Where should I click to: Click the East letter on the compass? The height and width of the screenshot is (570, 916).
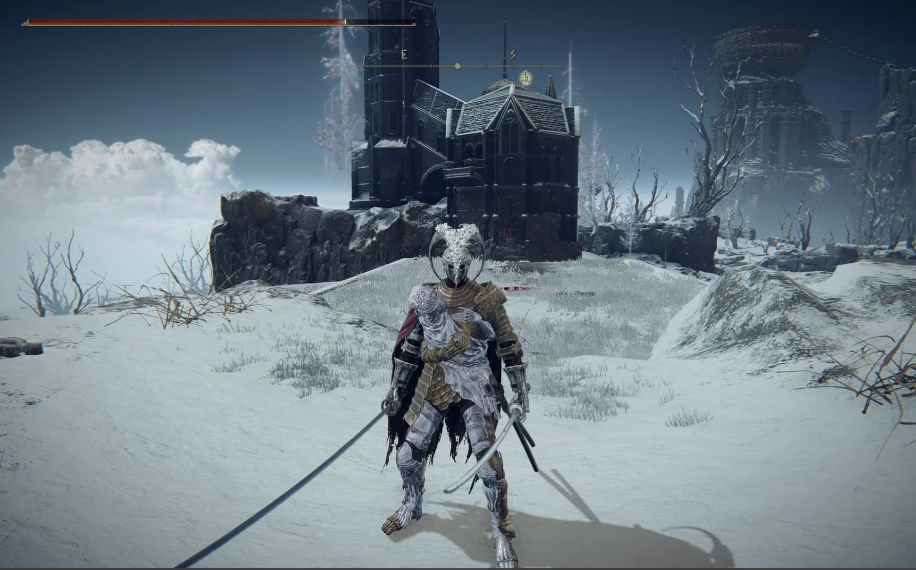[404, 54]
